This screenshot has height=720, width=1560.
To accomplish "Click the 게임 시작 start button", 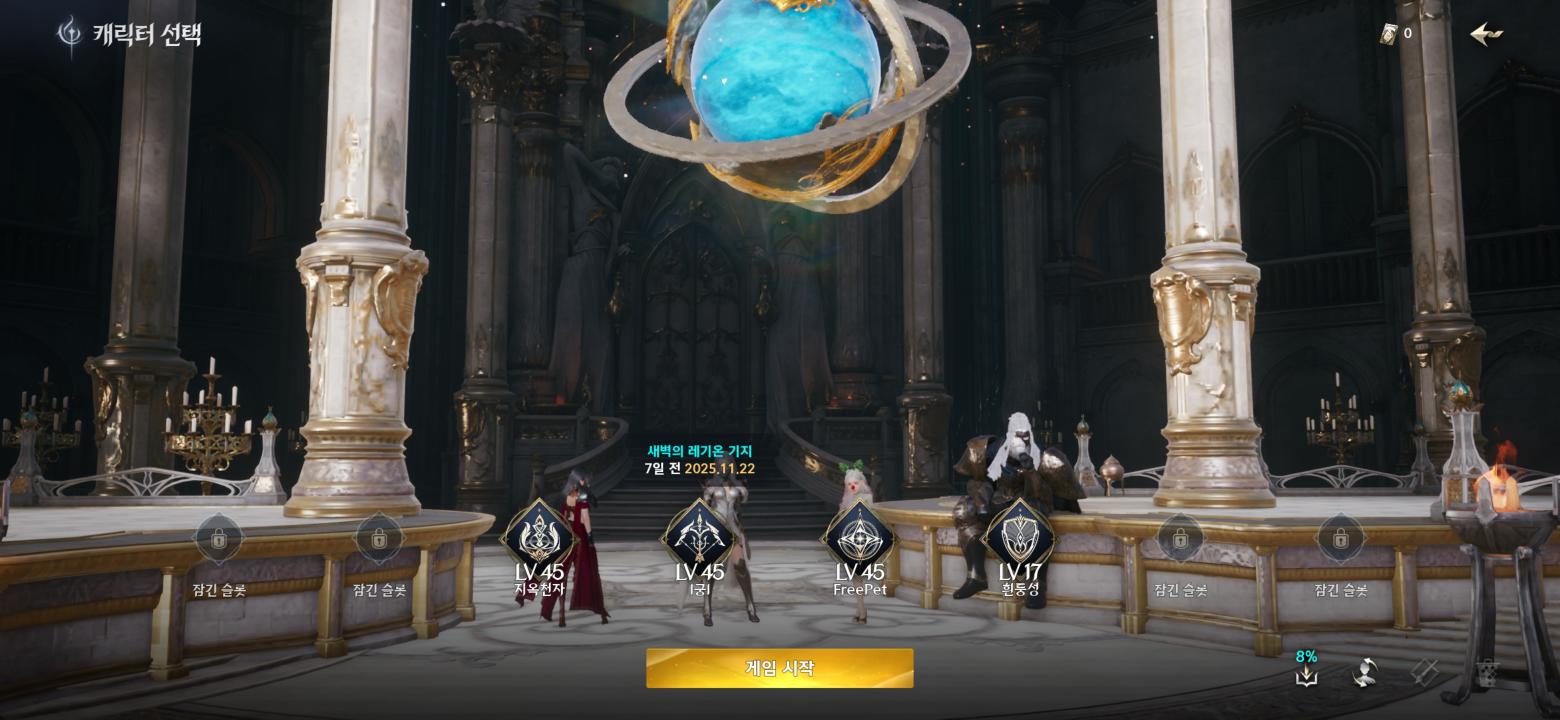I will tap(779, 668).
